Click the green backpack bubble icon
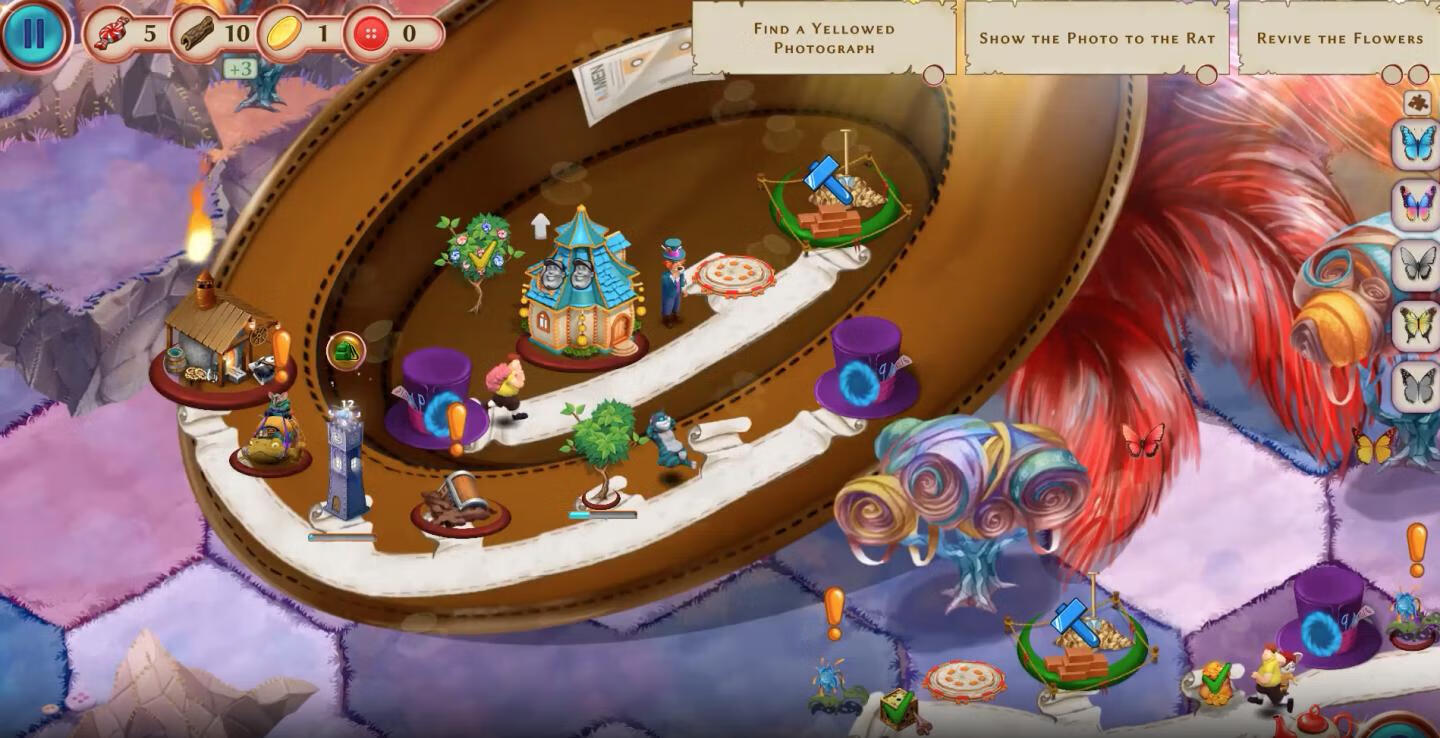 346,351
